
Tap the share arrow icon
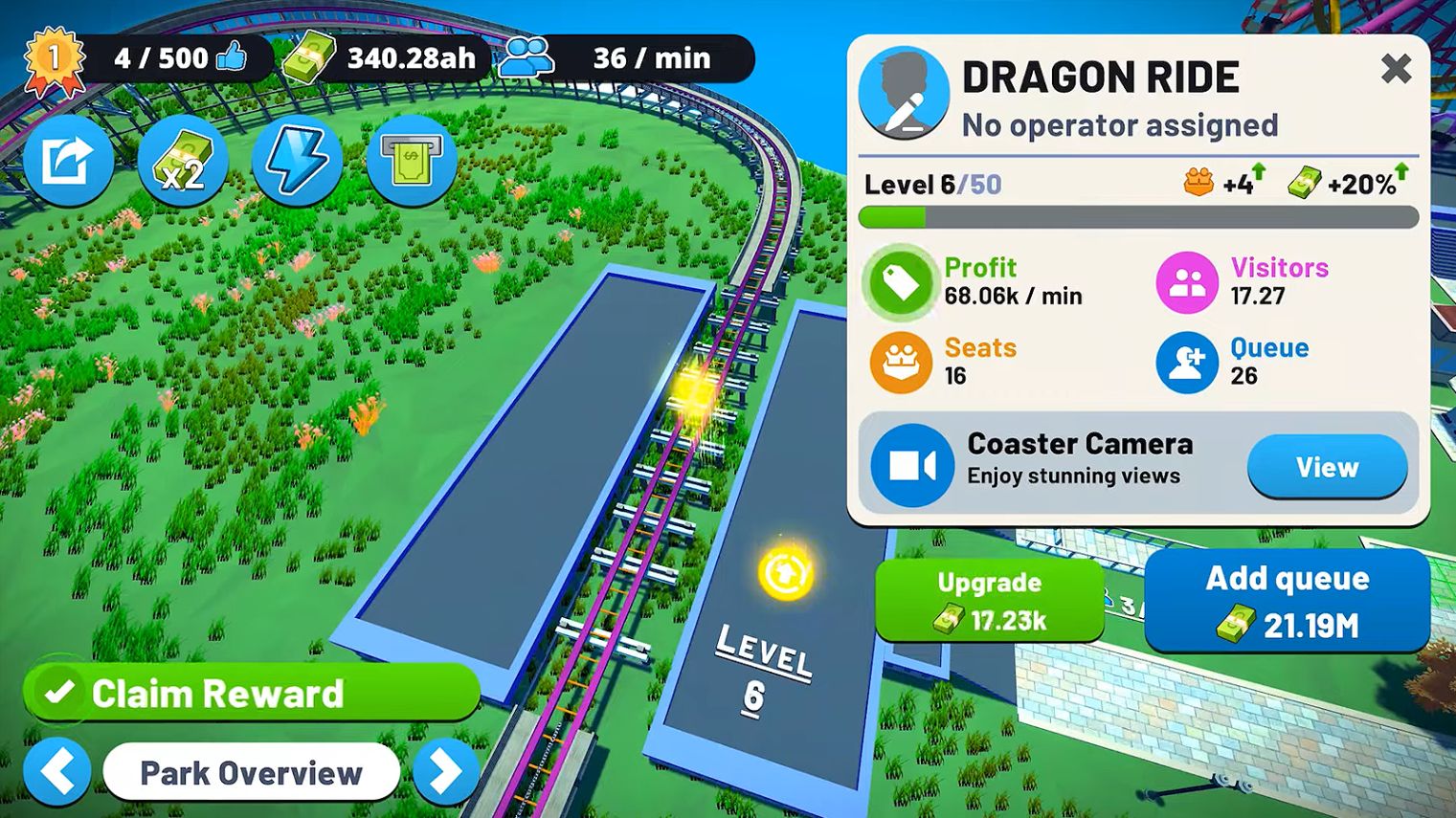pyautogui.click(x=69, y=161)
